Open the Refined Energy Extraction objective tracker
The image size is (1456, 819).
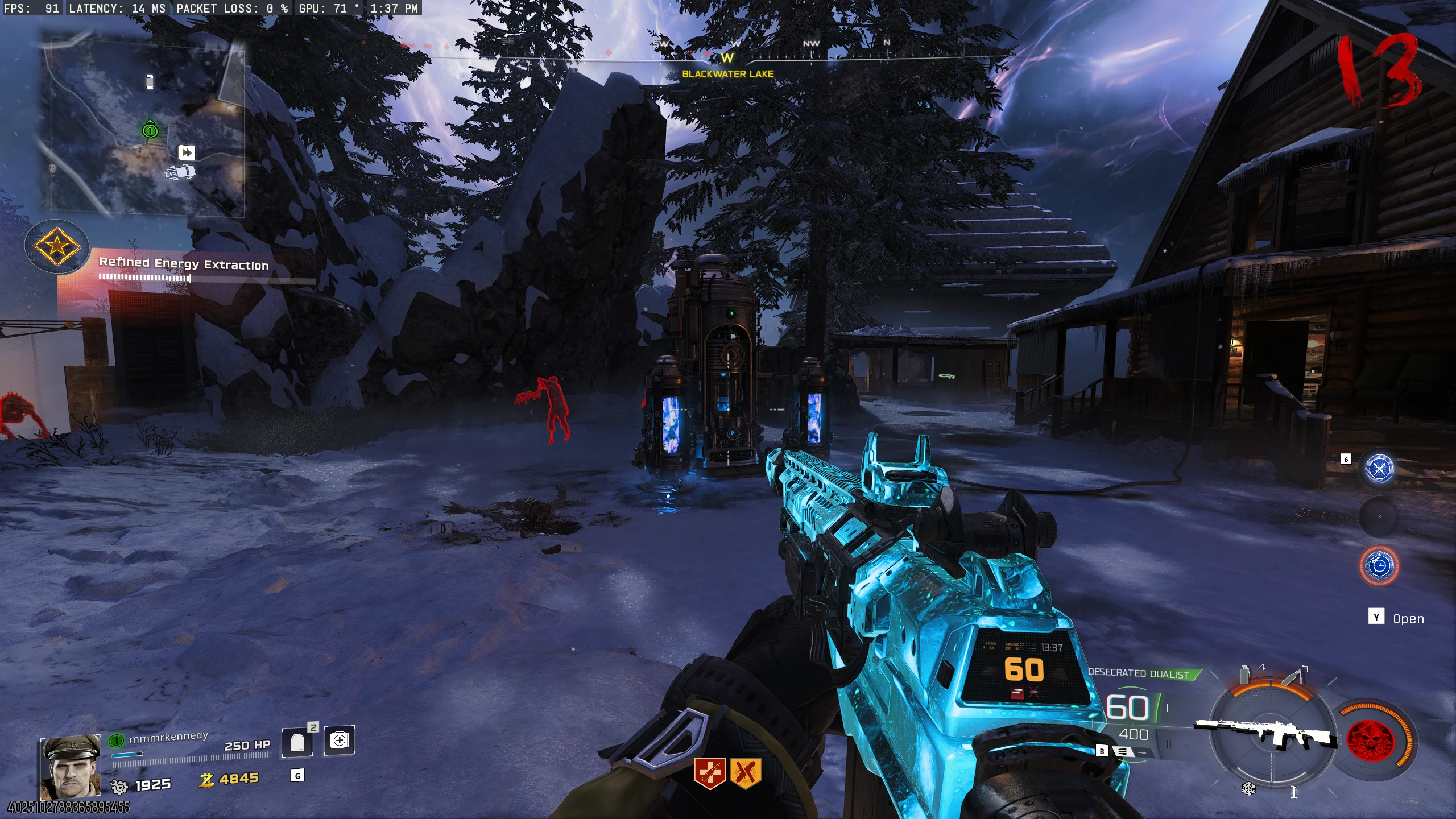[184, 264]
